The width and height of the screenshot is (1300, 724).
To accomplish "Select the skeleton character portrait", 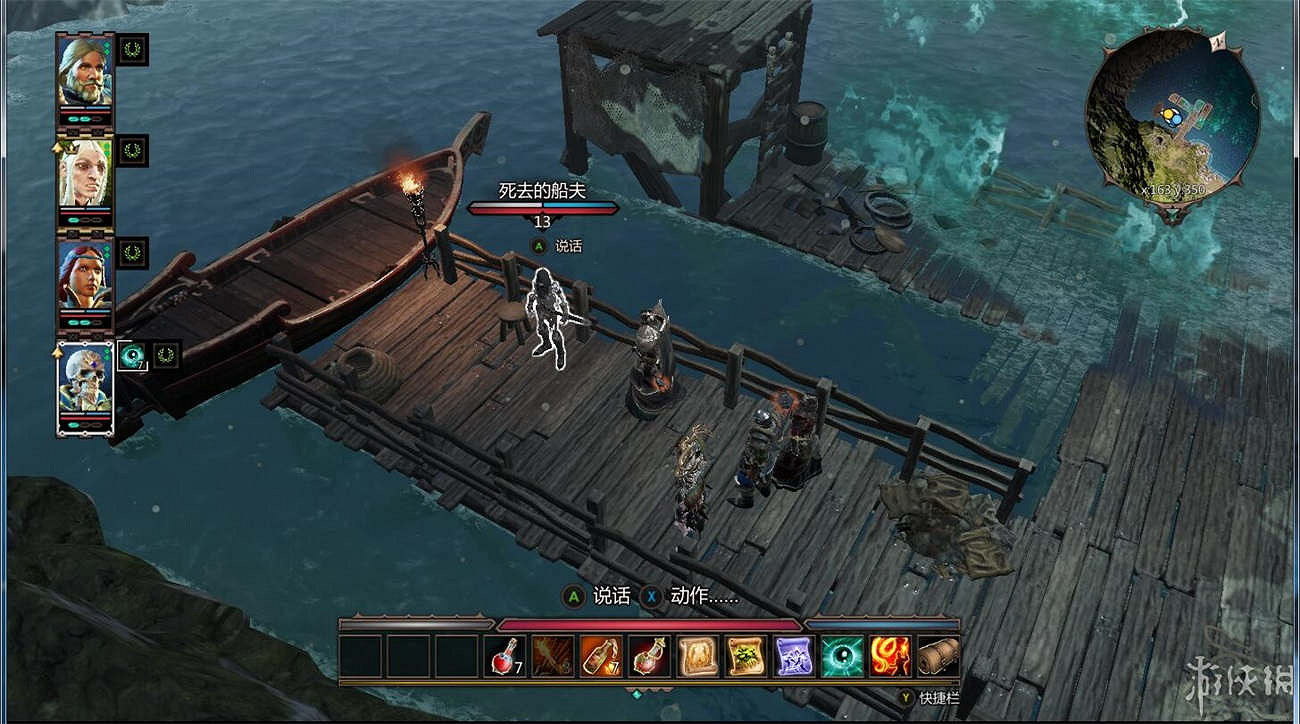I will click(85, 381).
